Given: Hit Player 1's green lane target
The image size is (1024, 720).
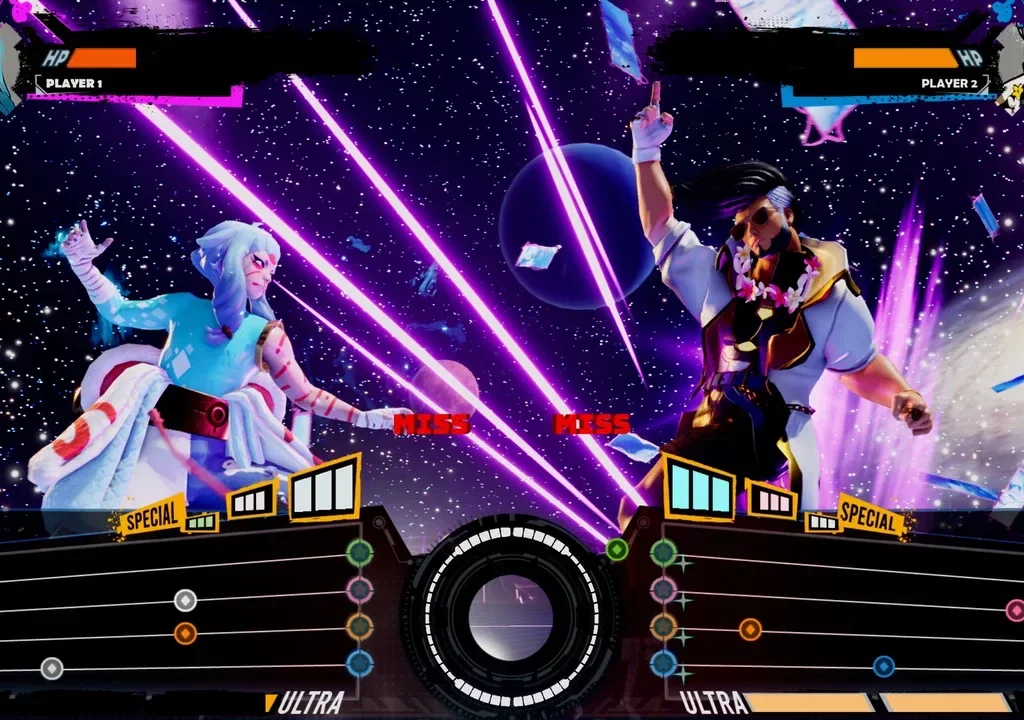Looking at the screenshot, I should coord(360,551).
